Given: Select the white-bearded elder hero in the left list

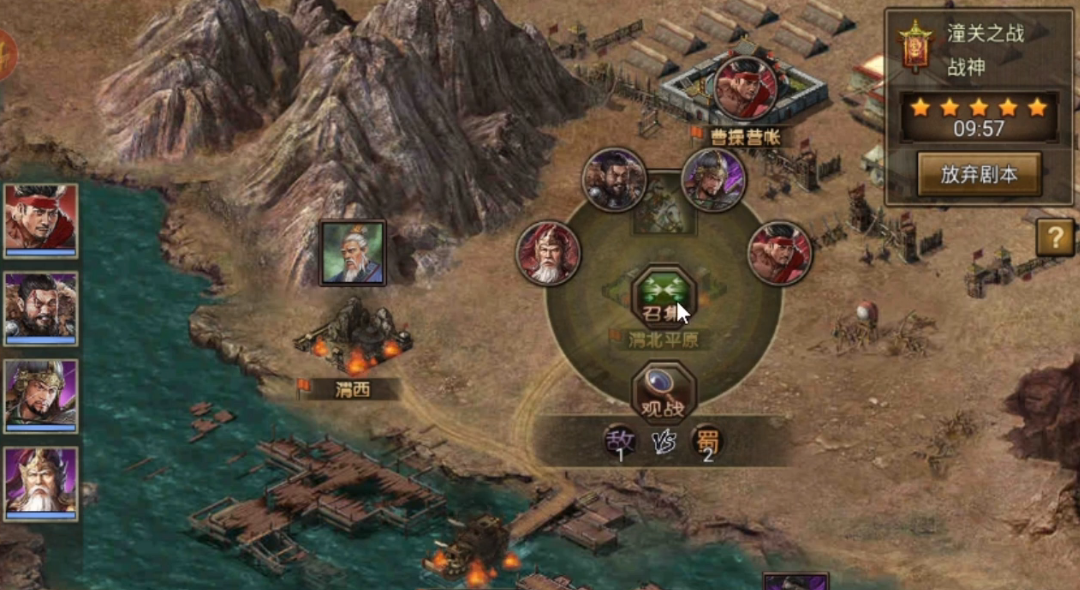Looking at the screenshot, I should pos(41,483).
